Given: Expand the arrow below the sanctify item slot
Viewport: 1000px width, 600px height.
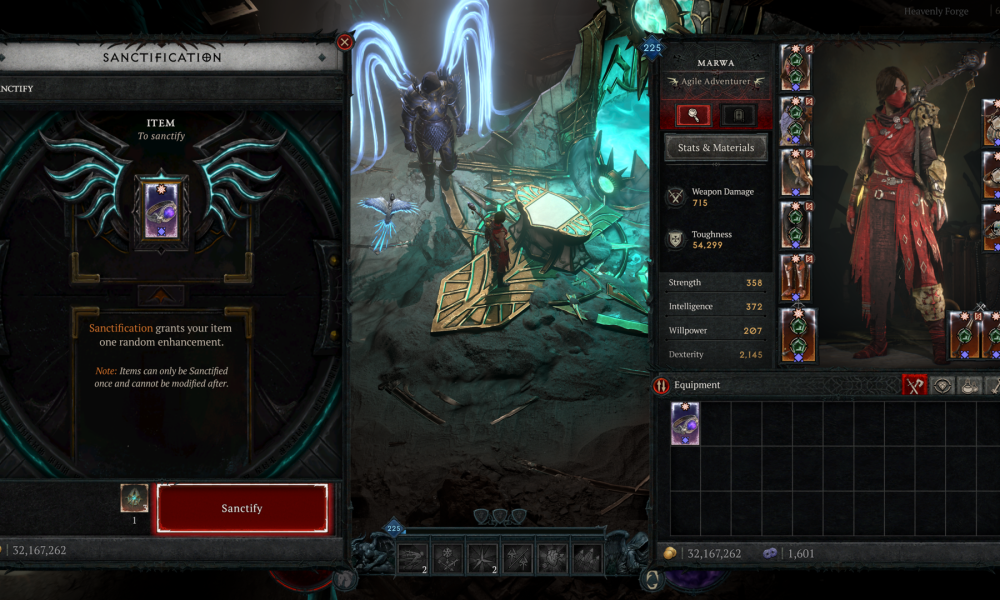Looking at the screenshot, I should point(160,295).
